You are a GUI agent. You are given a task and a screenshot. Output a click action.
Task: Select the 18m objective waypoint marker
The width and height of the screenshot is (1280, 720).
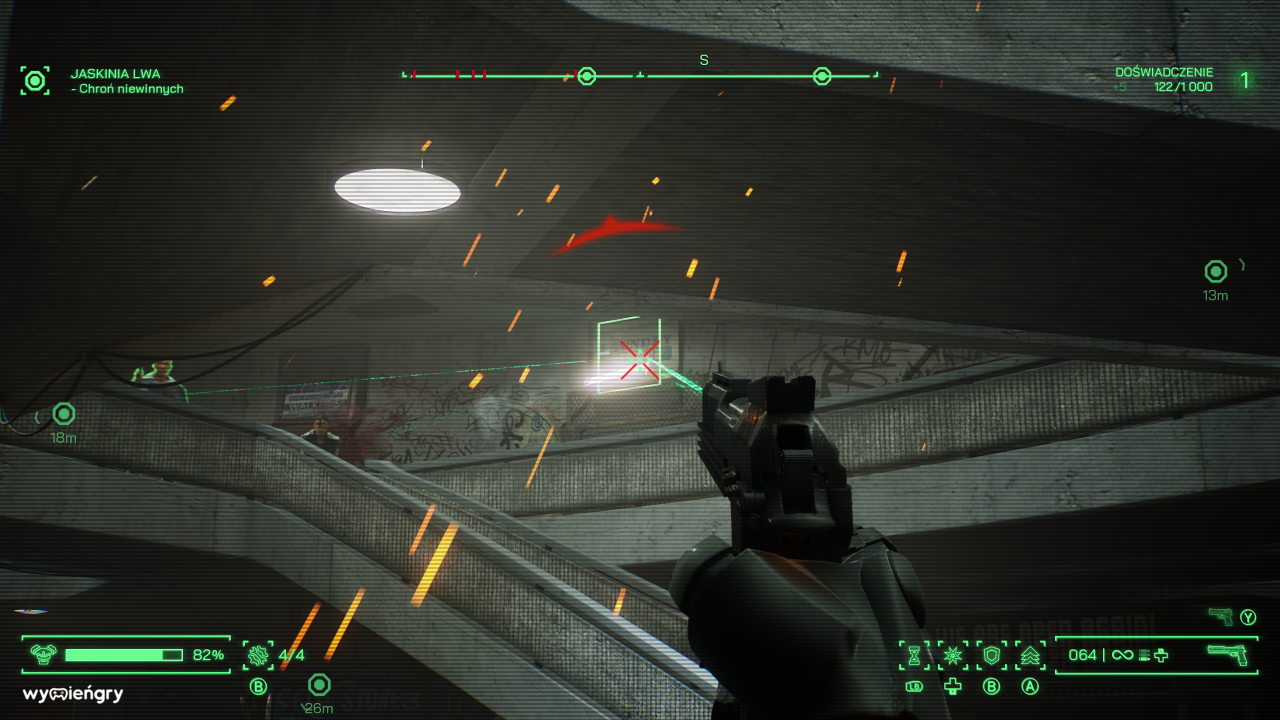point(64,413)
